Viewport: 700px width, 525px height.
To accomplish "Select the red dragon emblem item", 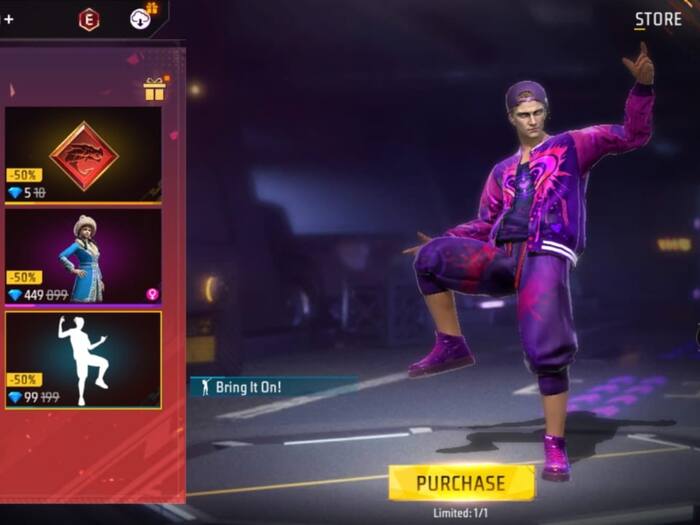I will pos(83,155).
